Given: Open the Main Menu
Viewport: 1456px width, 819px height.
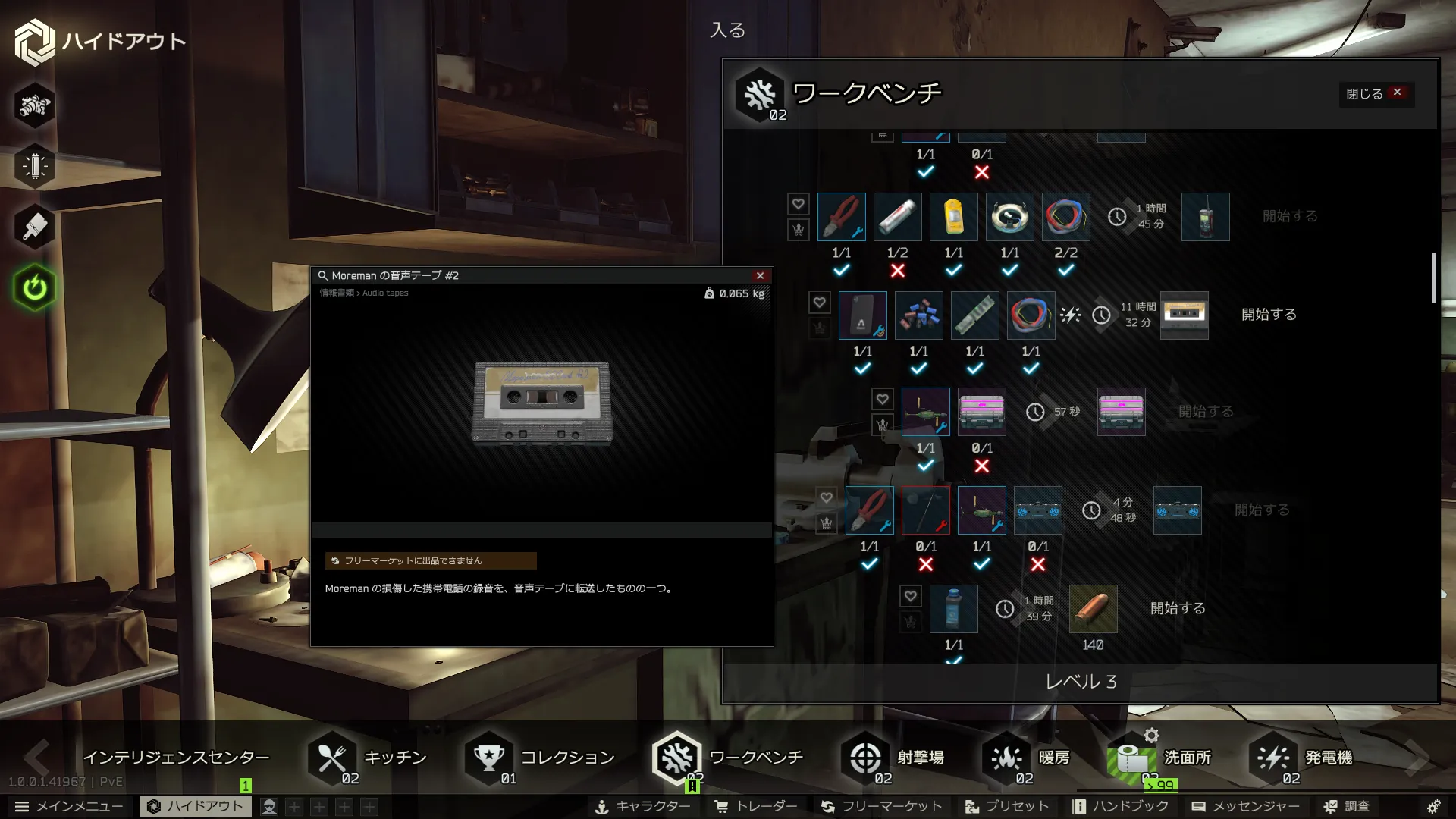Looking at the screenshot, I should 69,806.
